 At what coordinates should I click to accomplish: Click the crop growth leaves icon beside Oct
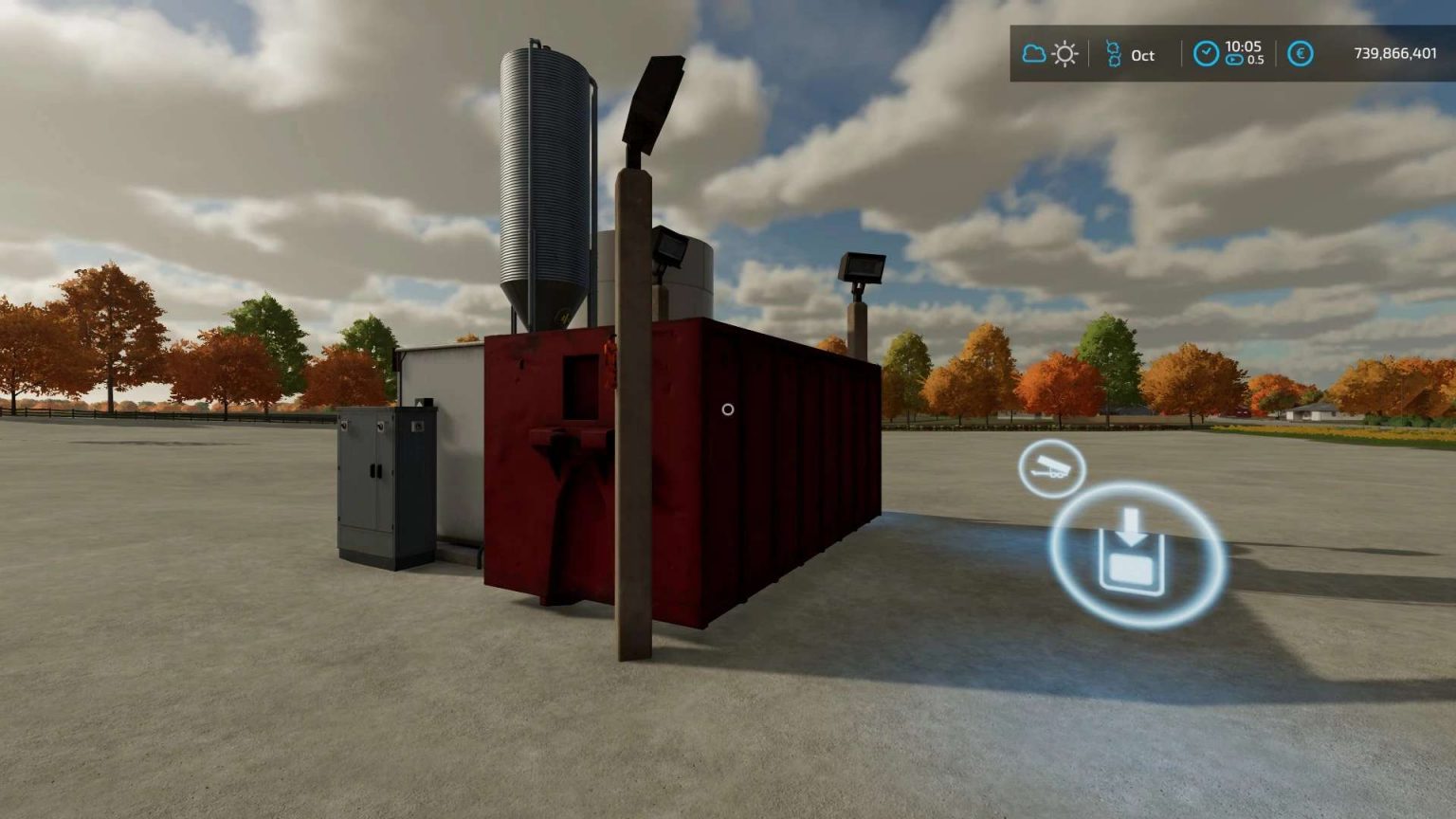coord(1114,54)
